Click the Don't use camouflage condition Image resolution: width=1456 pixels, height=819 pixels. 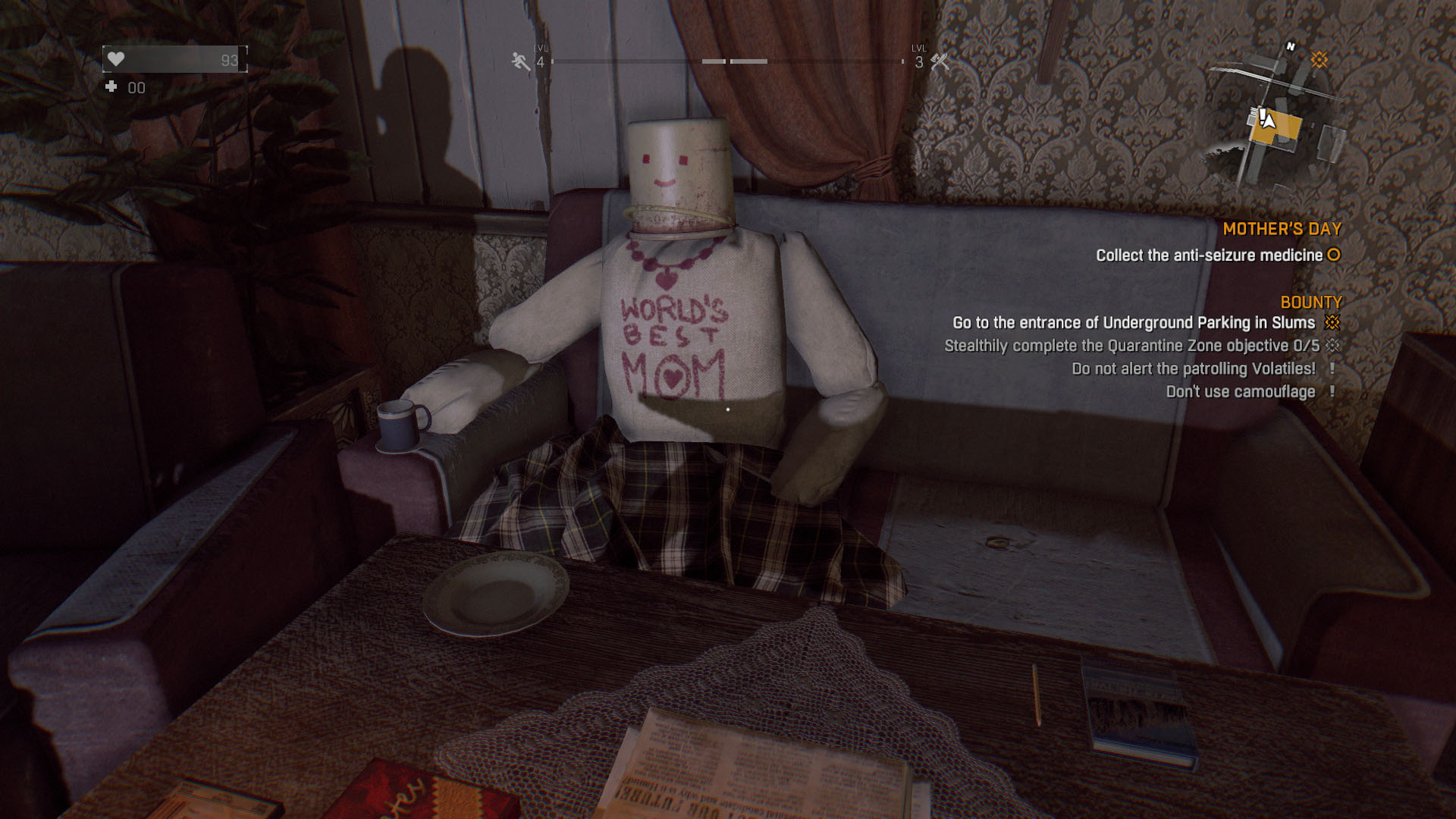tap(1241, 391)
